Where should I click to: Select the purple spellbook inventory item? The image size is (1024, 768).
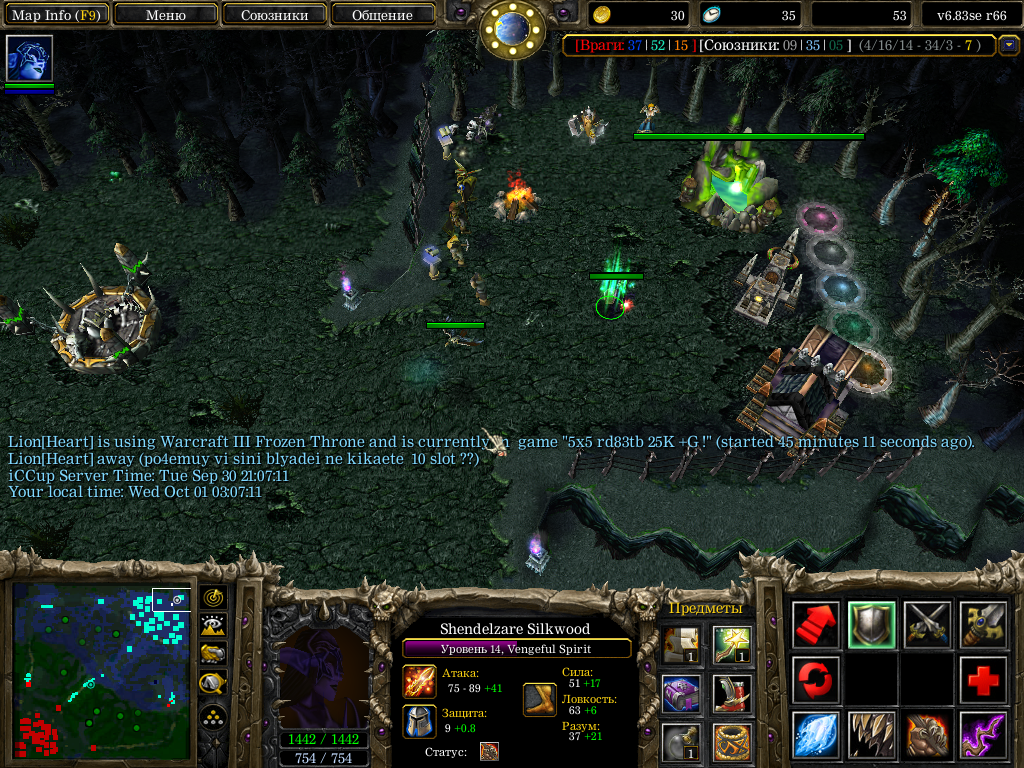[681, 693]
